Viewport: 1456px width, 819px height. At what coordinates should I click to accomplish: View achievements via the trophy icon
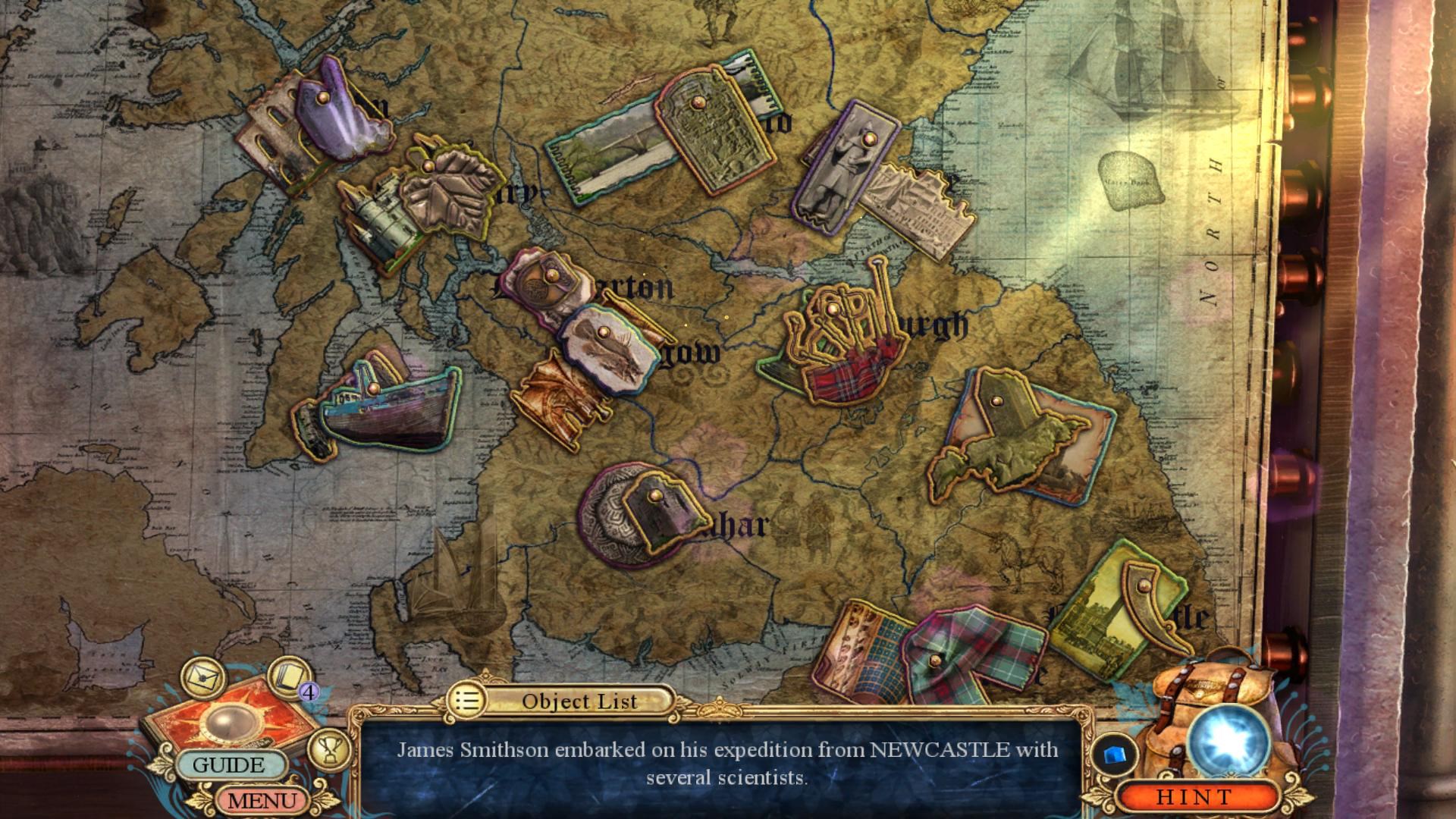[329, 748]
